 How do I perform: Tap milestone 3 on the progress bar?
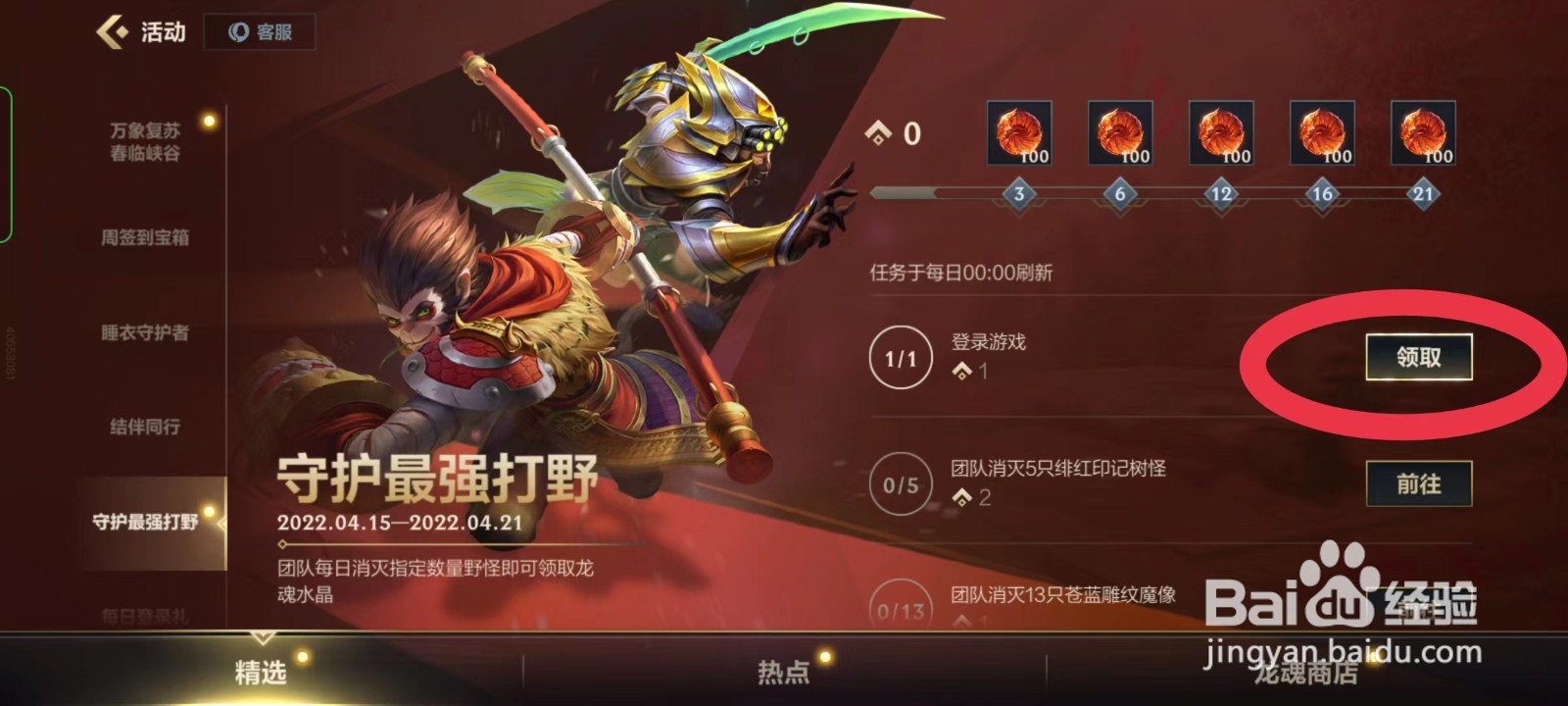click(1019, 194)
